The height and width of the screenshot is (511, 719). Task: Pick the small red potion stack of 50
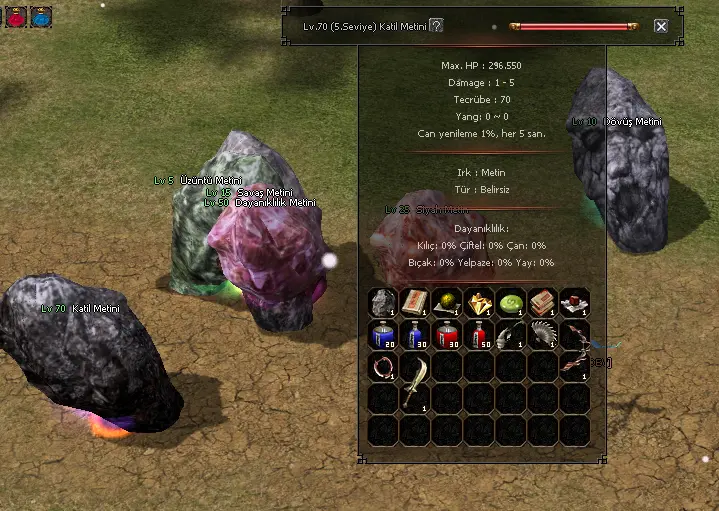[x=479, y=334]
